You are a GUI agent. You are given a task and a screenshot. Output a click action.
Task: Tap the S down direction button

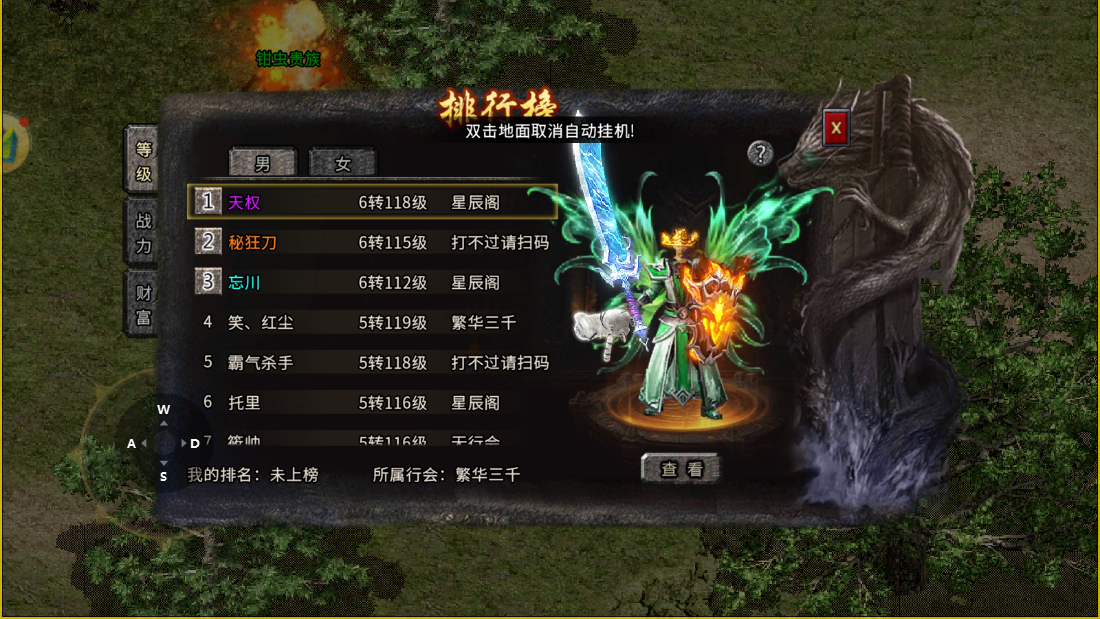[164, 476]
